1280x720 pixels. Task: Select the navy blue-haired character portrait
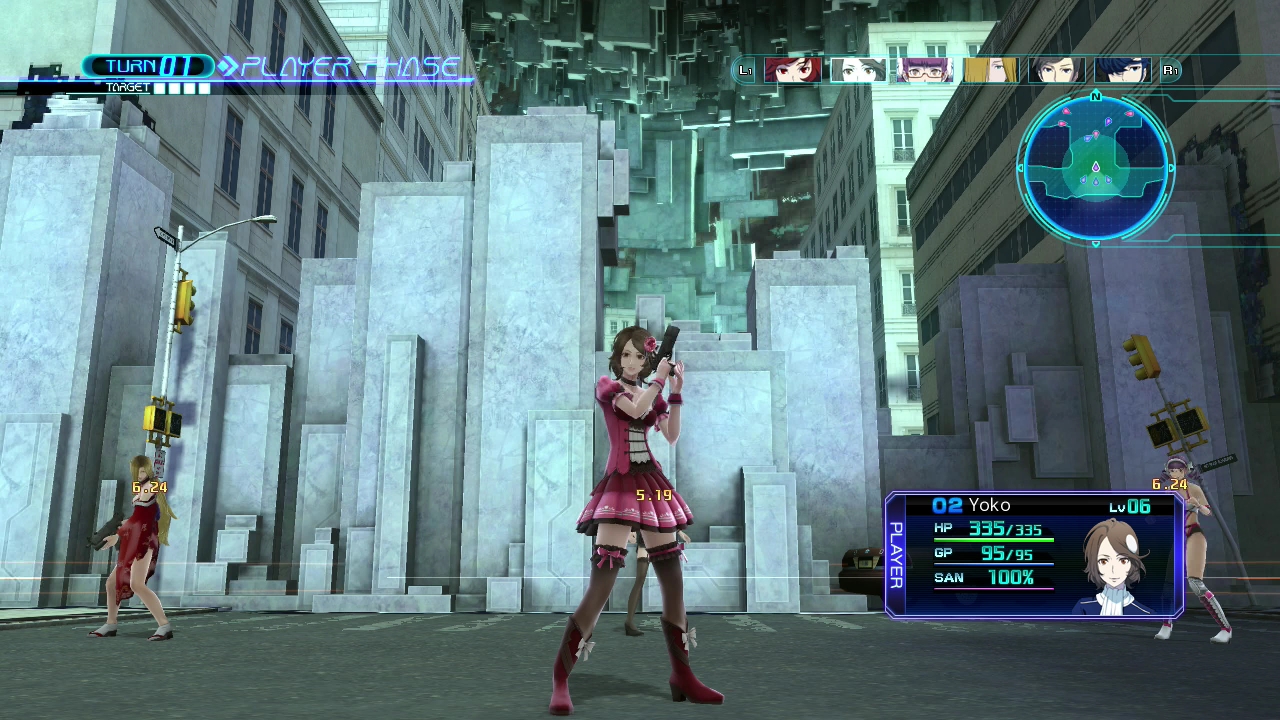(x=1122, y=70)
